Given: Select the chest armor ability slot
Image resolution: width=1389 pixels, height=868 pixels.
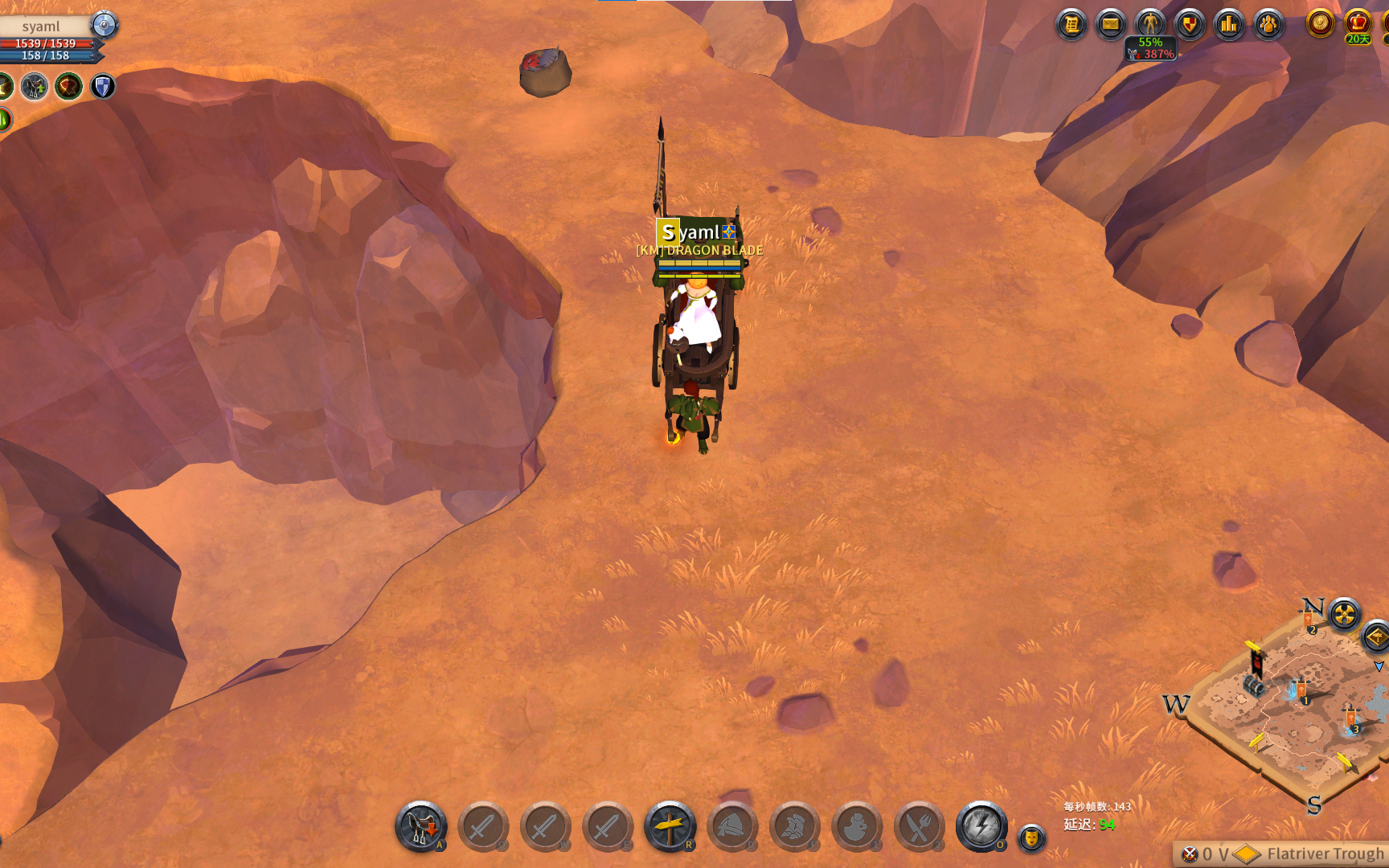Looking at the screenshot, I should point(794,826).
